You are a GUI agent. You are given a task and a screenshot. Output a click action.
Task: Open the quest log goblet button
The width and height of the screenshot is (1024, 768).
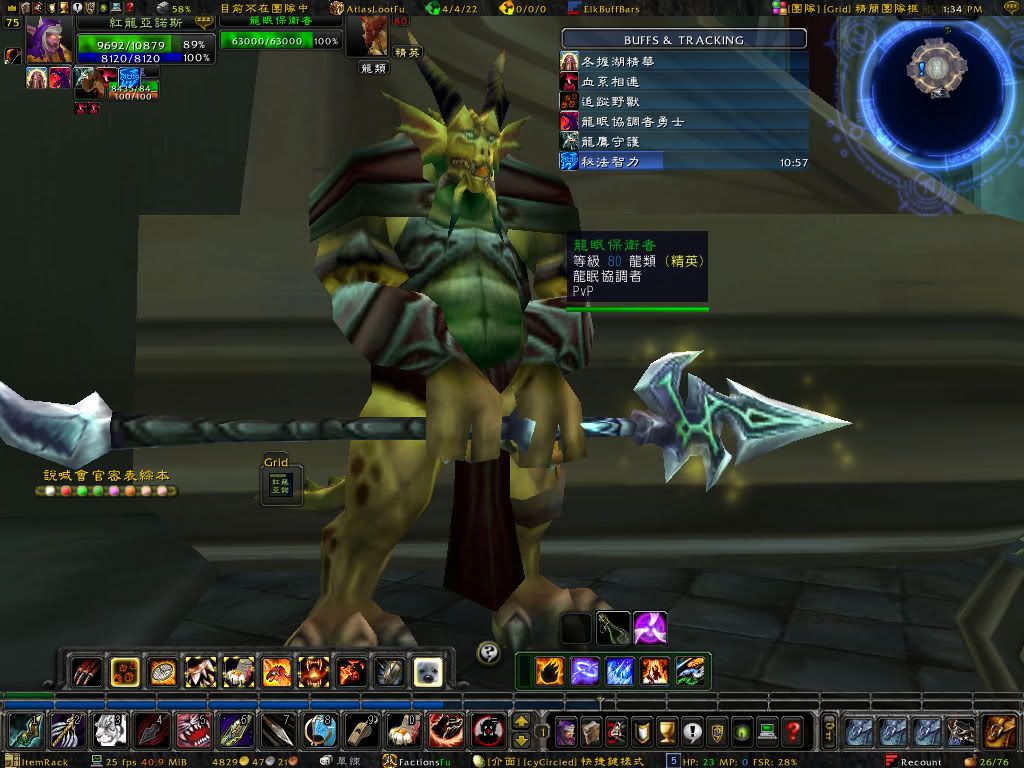click(x=666, y=731)
